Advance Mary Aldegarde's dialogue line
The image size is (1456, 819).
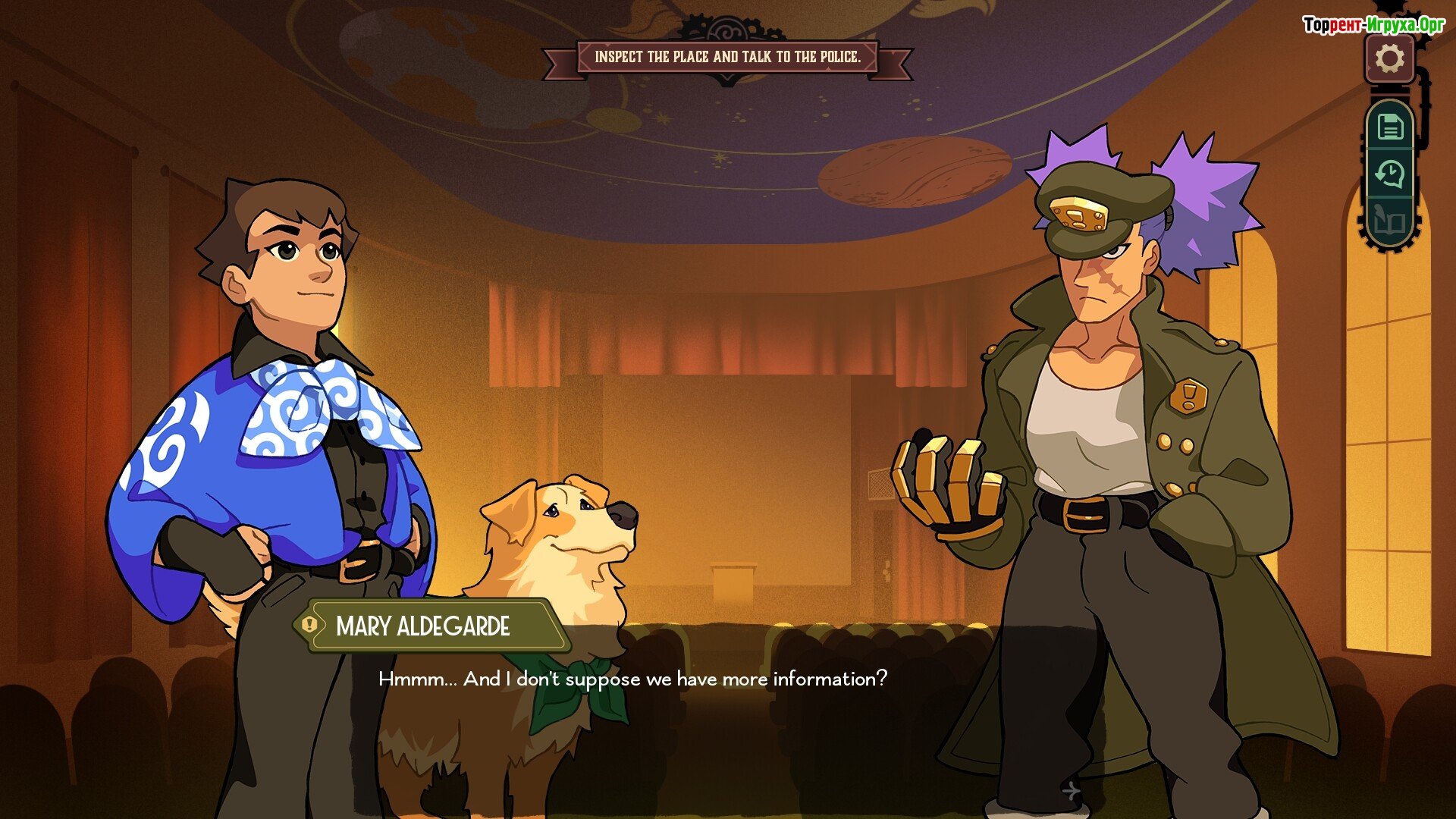coord(632,679)
